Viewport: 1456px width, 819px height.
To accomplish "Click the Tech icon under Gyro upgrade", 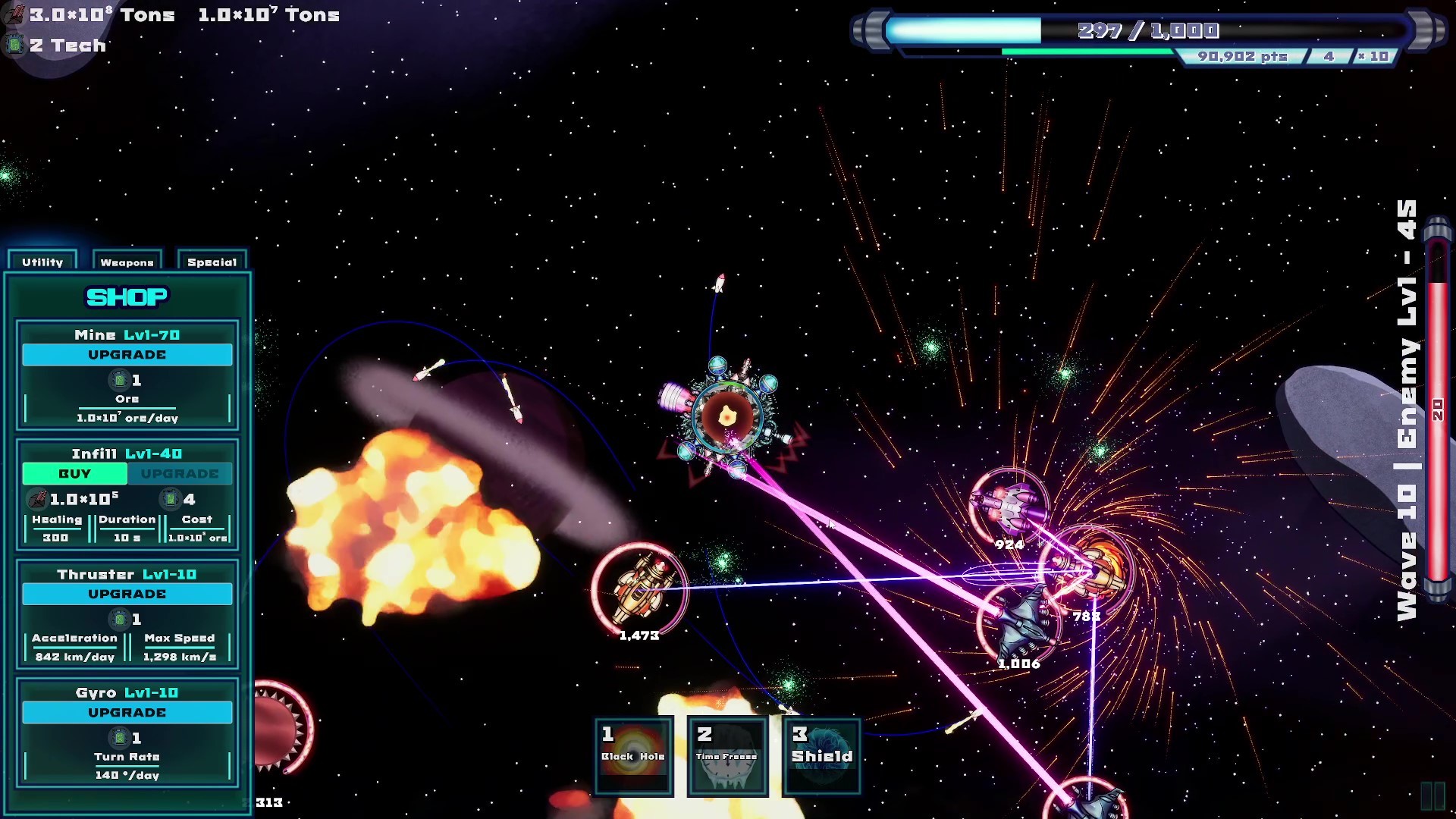I will 119,737.
